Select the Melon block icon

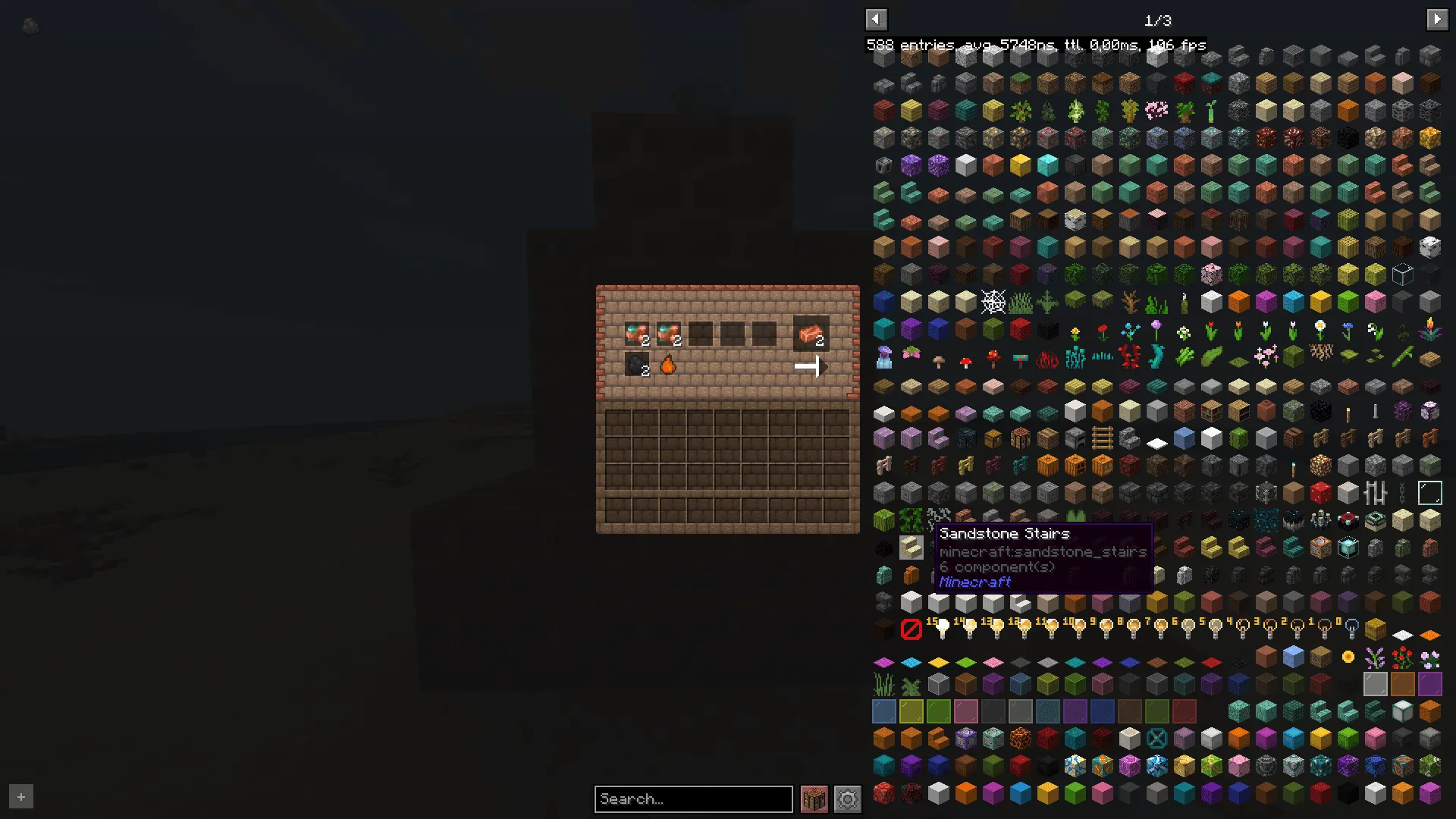[x=883, y=520]
